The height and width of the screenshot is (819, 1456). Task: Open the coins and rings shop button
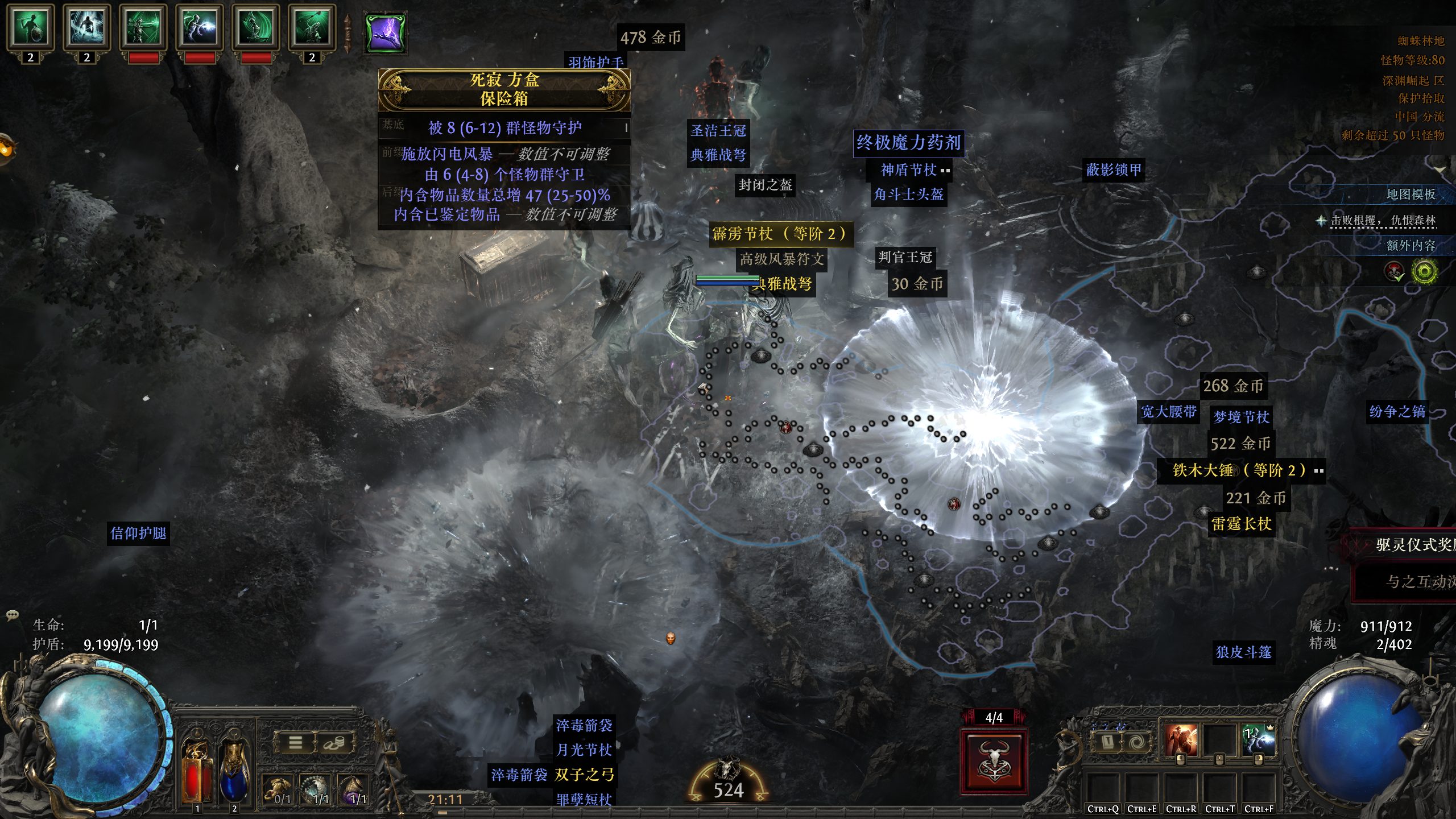pos(334,742)
